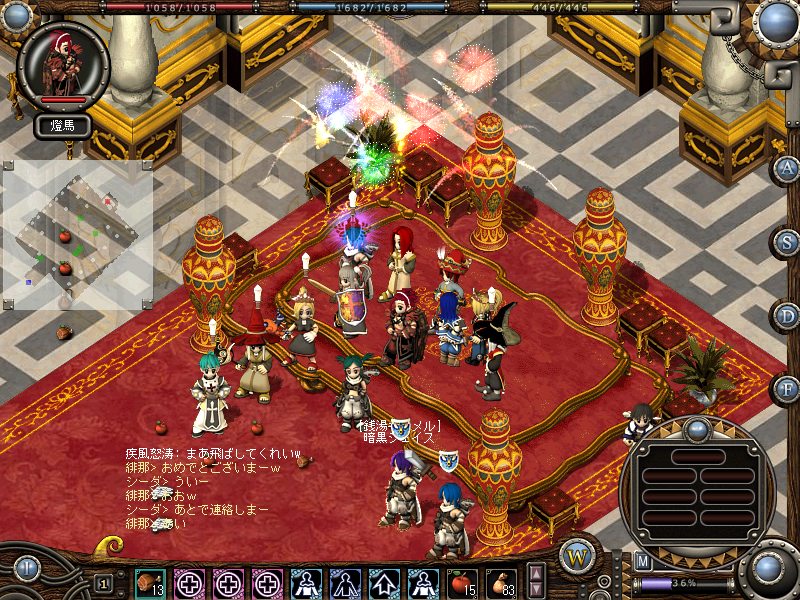Click the hotbar page scroll arrows
Viewport: 800px width, 600px height.
pyautogui.click(x=537, y=582)
